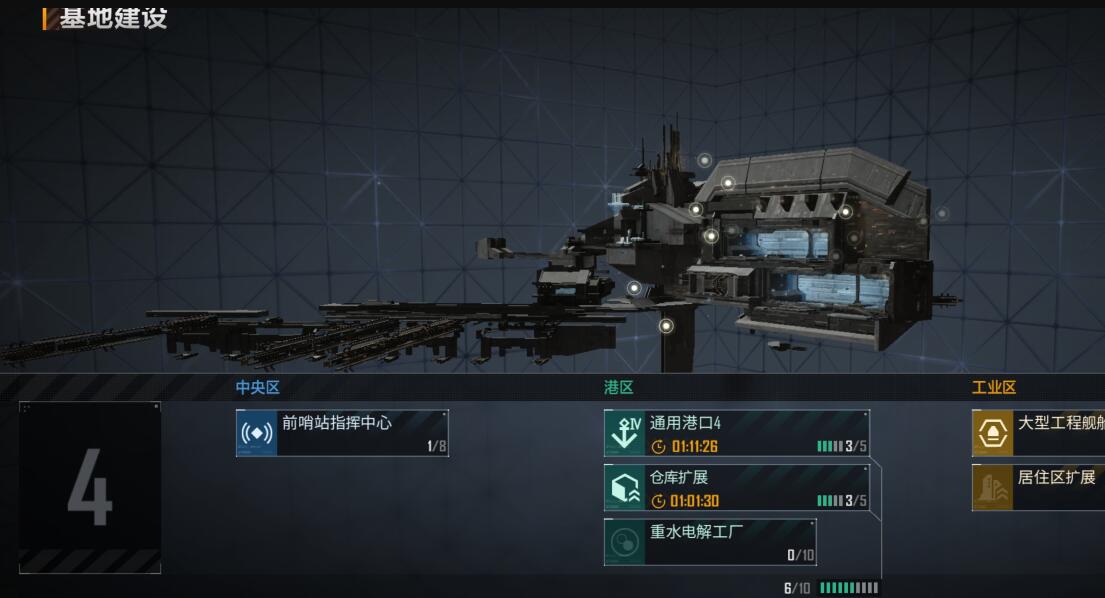Select the 居住区扩展 building entry
This screenshot has width=1105, height=598.
point(1040,487)
